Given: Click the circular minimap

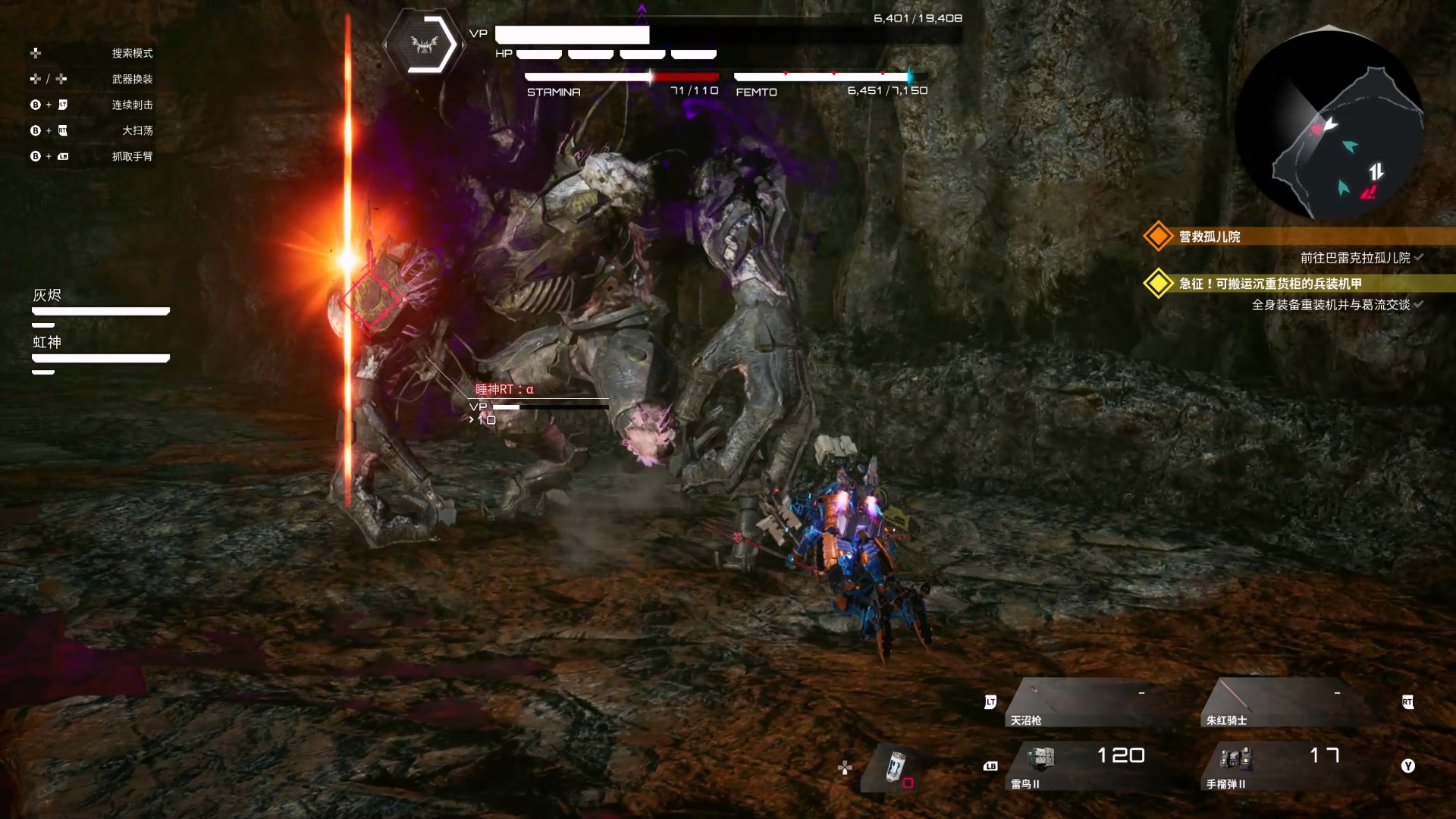Looking at the screenshot, I should [1329, 125].
